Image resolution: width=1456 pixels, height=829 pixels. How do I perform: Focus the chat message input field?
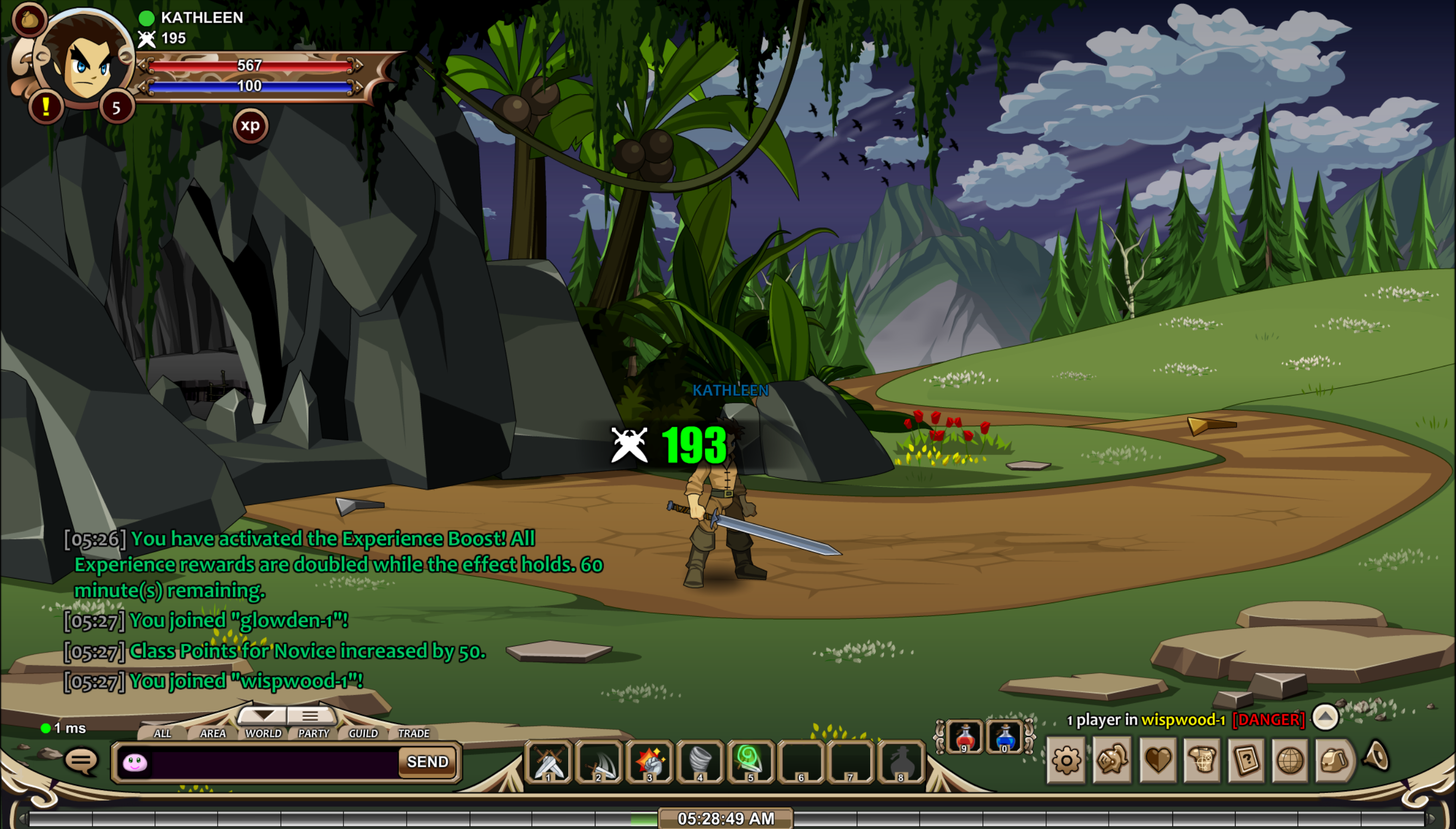pyautogui.click(x=273, y=763)
